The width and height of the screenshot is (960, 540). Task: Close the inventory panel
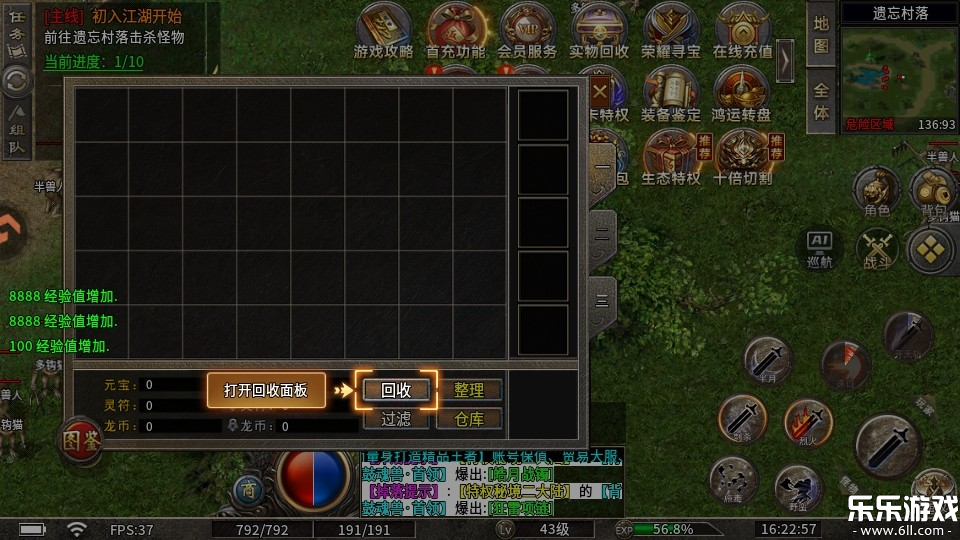(x=600, y=93)
